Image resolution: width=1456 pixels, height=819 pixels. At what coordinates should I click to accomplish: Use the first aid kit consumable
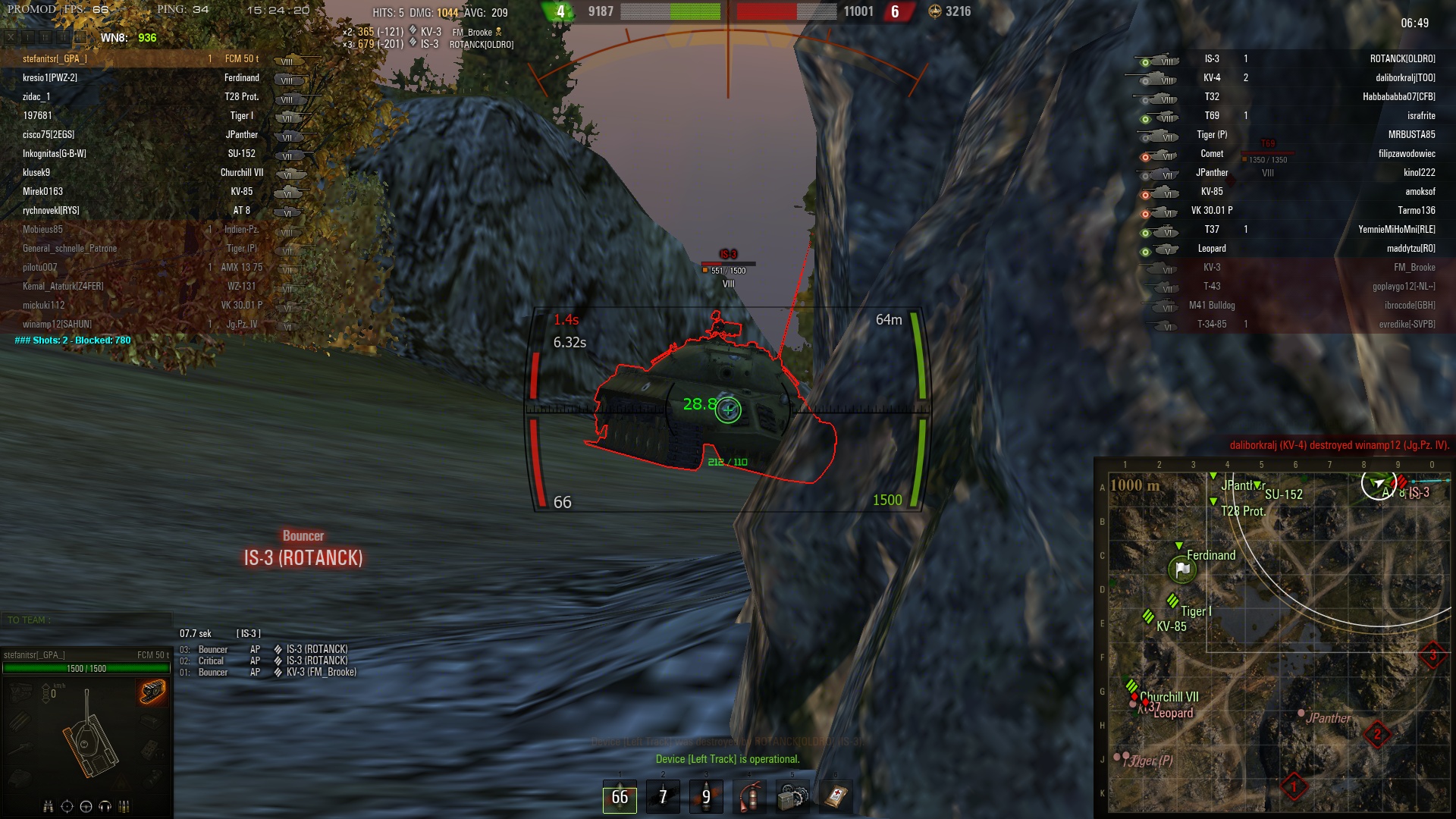836,796
